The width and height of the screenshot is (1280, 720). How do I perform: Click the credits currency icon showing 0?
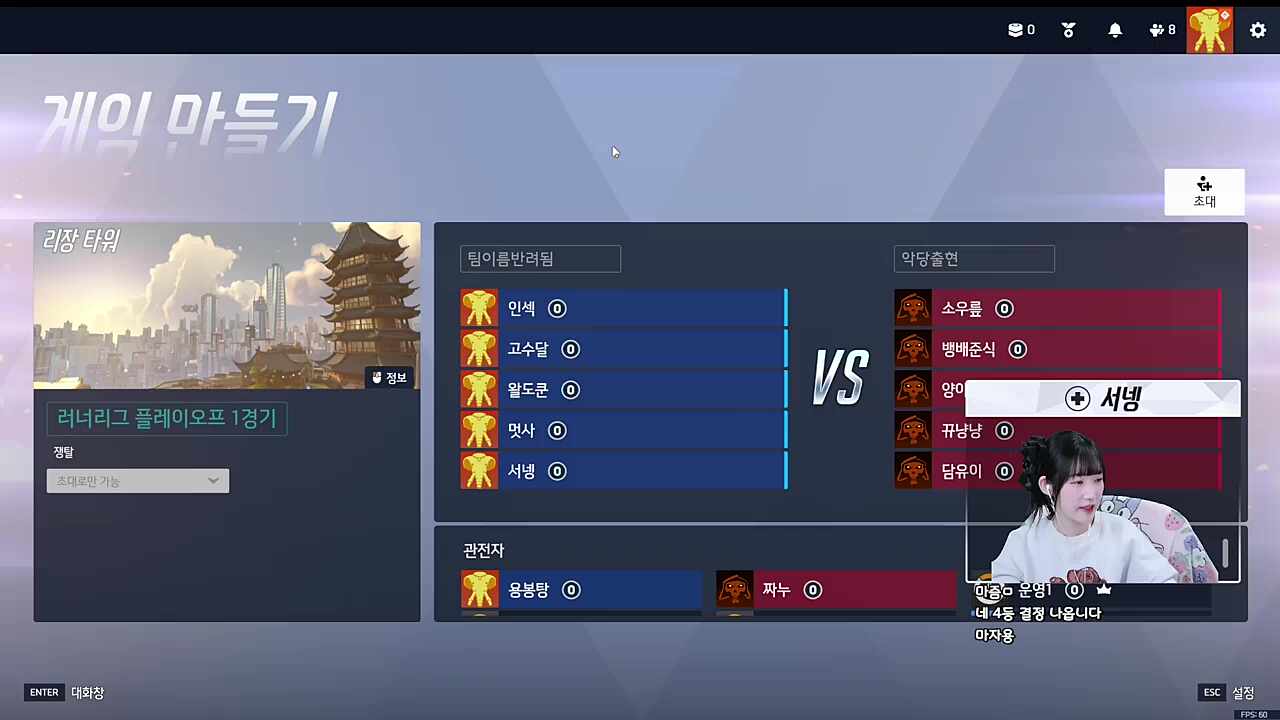pyautogui.click(x=1020, y=30)
